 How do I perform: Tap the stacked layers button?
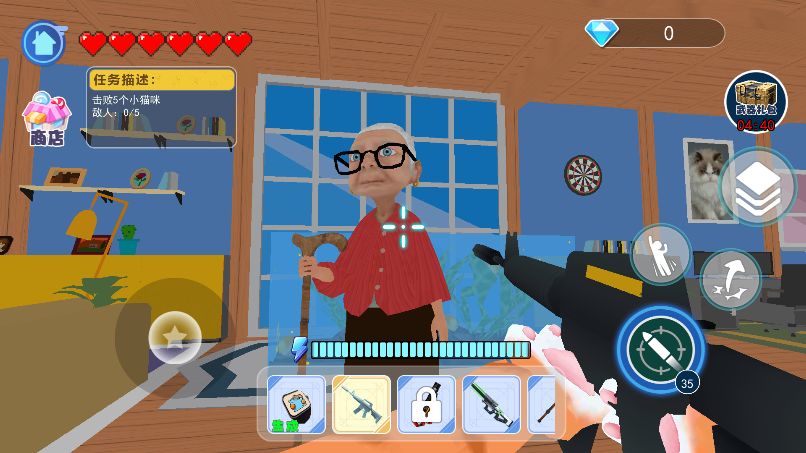pyautogui.click(x=757, y=186)
